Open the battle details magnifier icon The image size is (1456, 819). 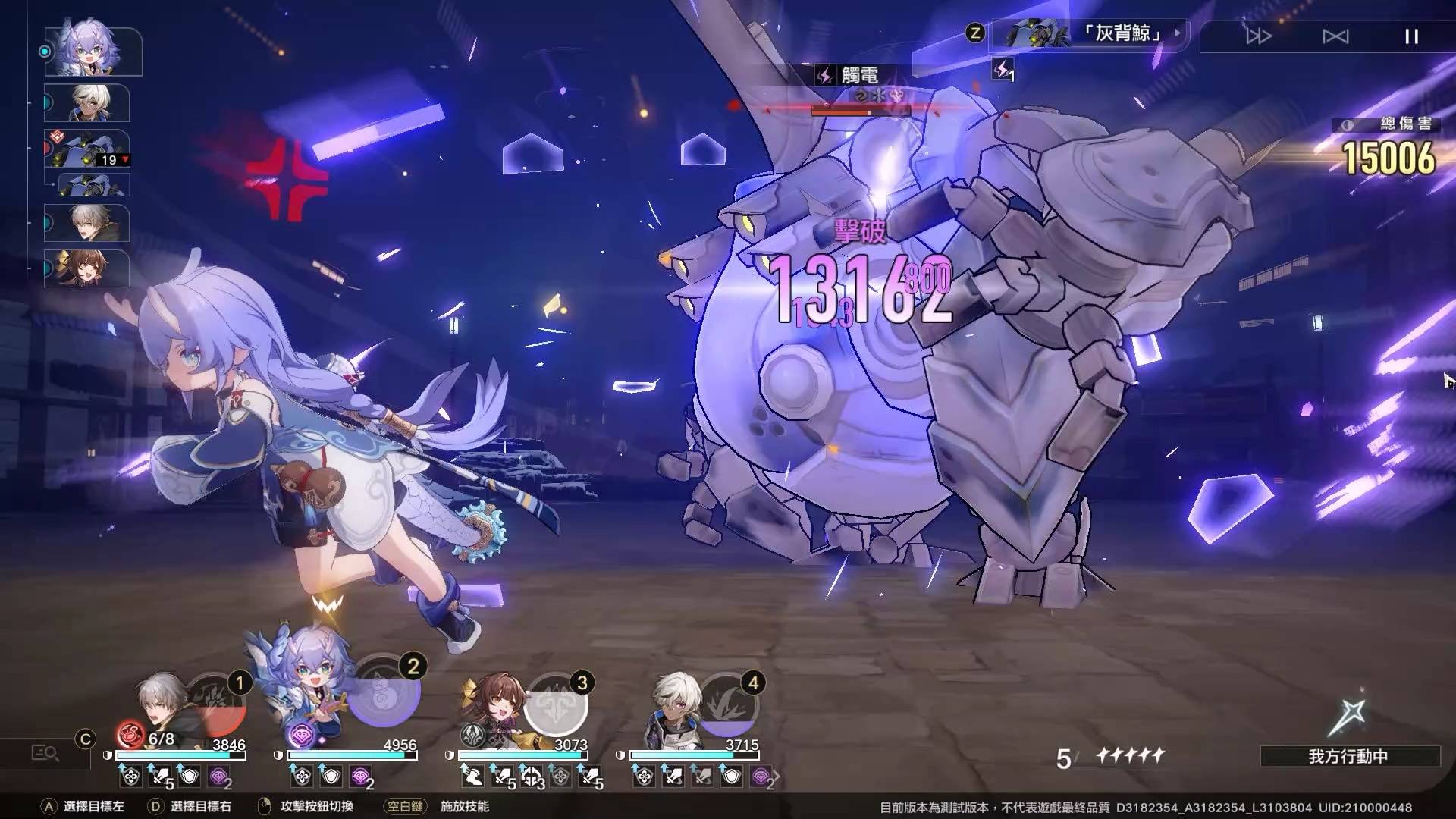[x=45, y=753]
